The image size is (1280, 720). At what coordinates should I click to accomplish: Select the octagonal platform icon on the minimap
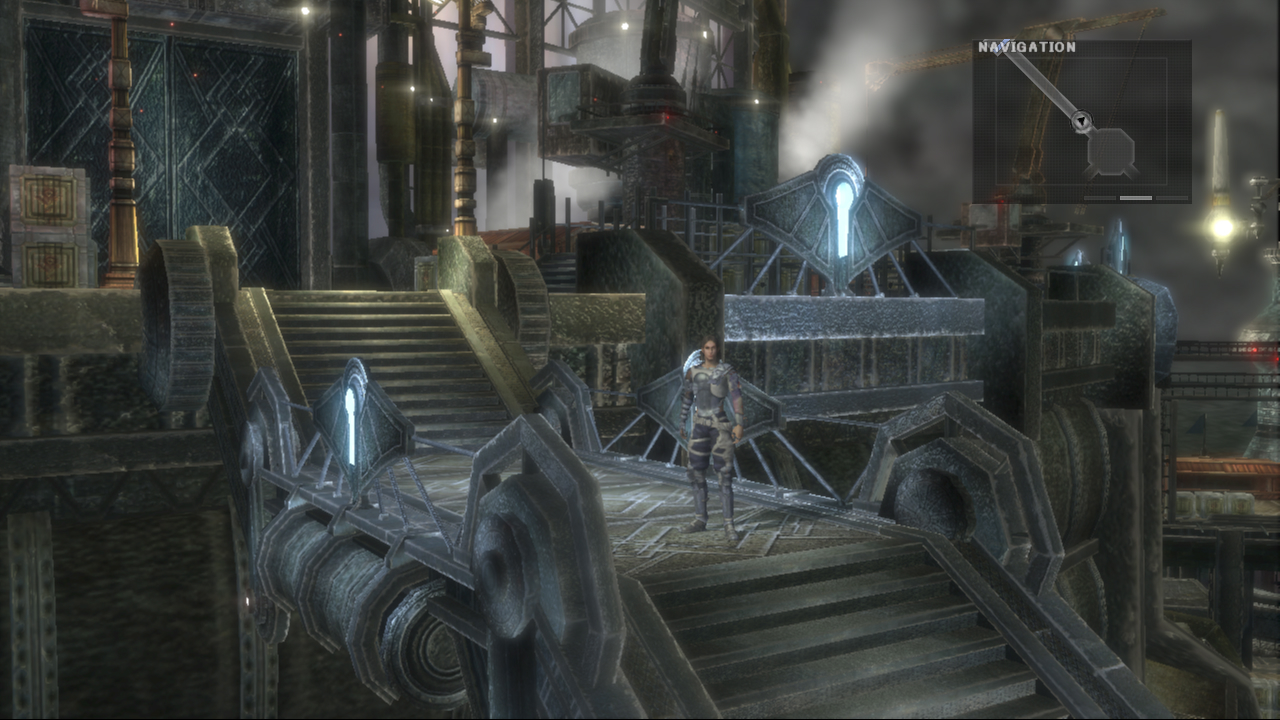click(1110, 151)
